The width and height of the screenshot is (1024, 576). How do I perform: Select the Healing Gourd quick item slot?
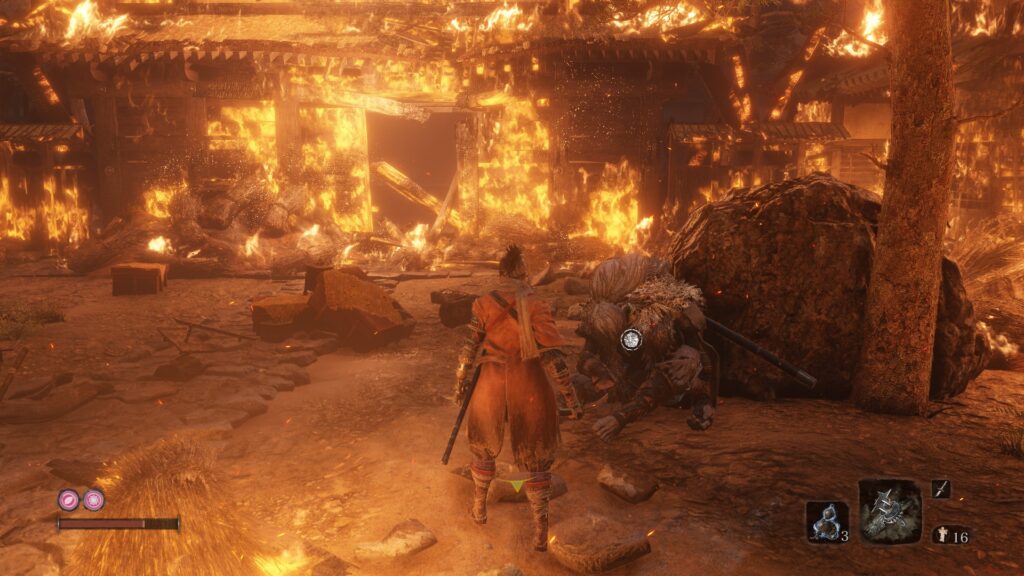827,521
